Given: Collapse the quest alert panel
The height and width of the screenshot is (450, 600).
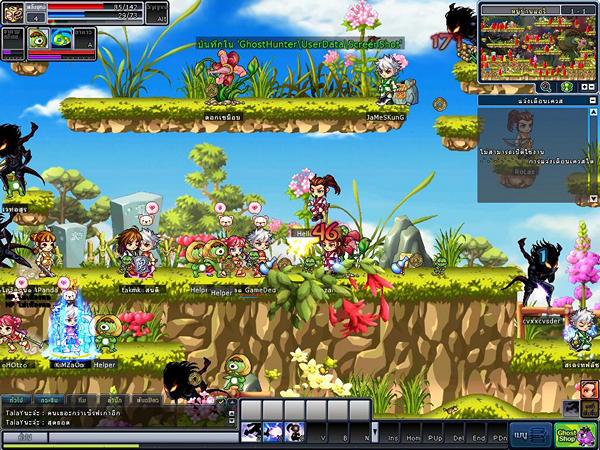Looking at the screenshot, I should point(590,101).
